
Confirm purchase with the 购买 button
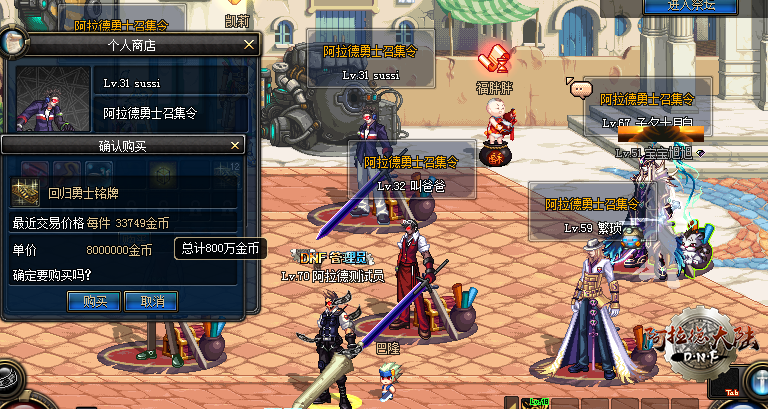click(94, 300)
